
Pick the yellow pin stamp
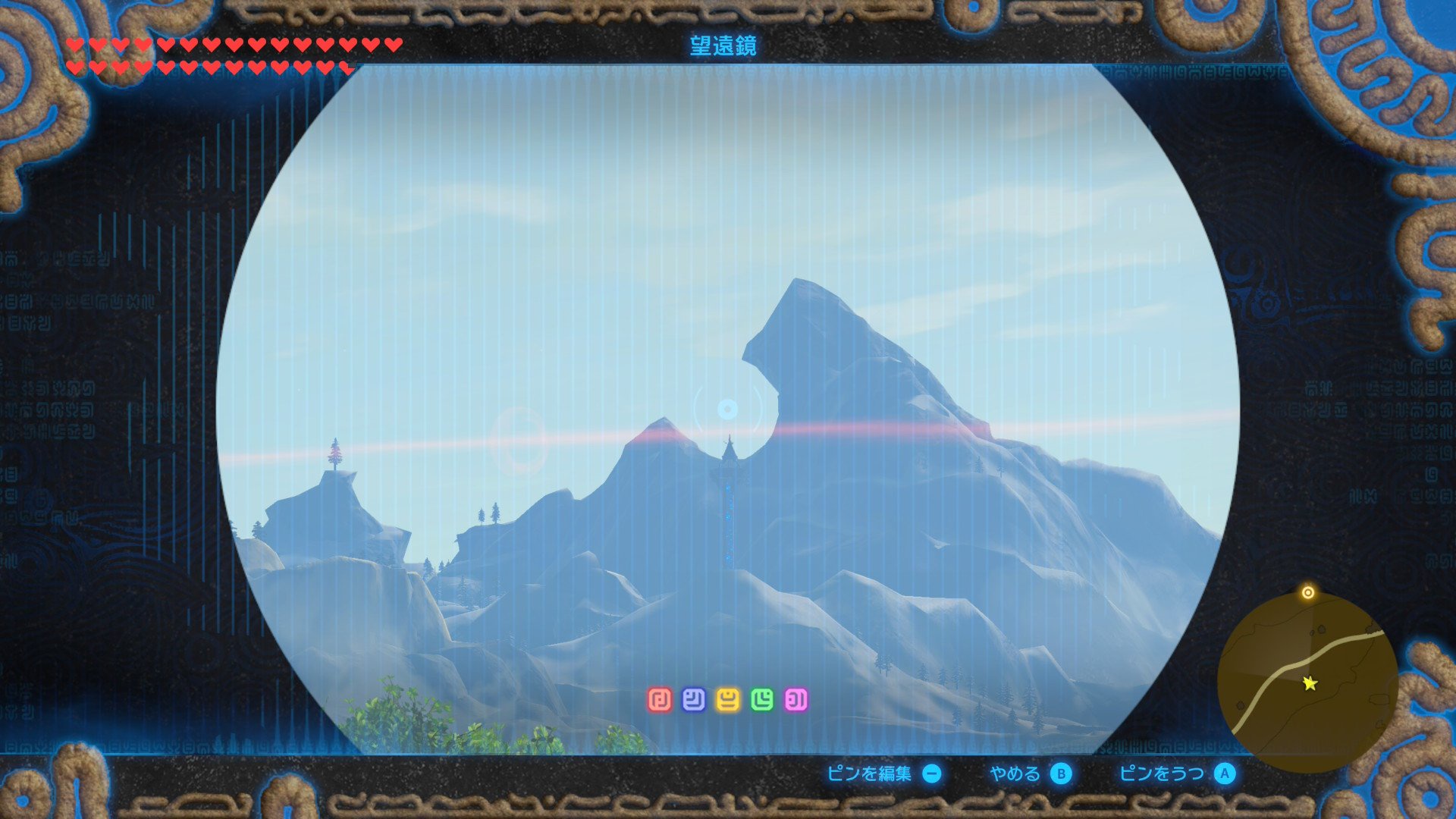coord(728,700)
